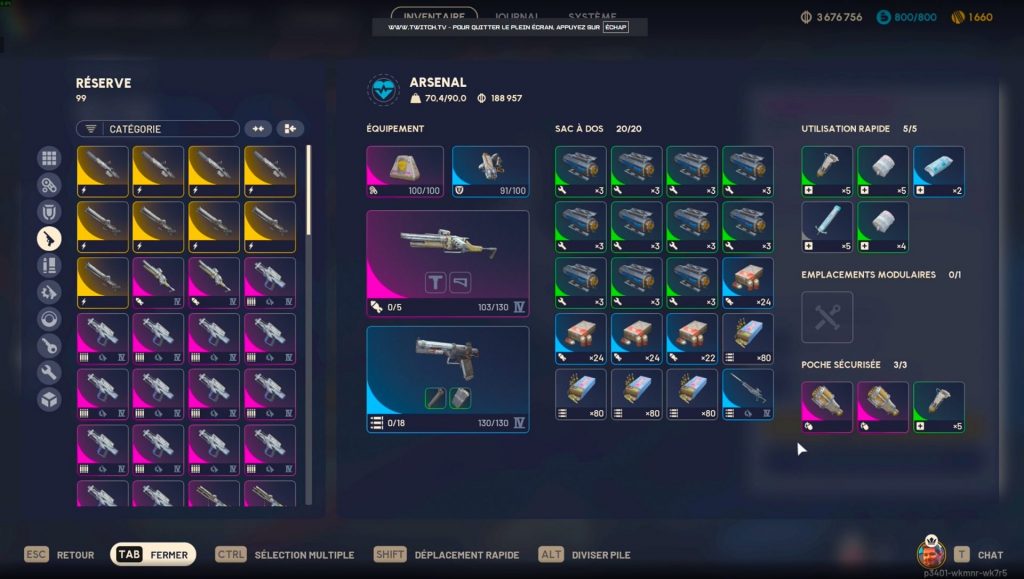Select the Inventaire tab

pos(434,16)
